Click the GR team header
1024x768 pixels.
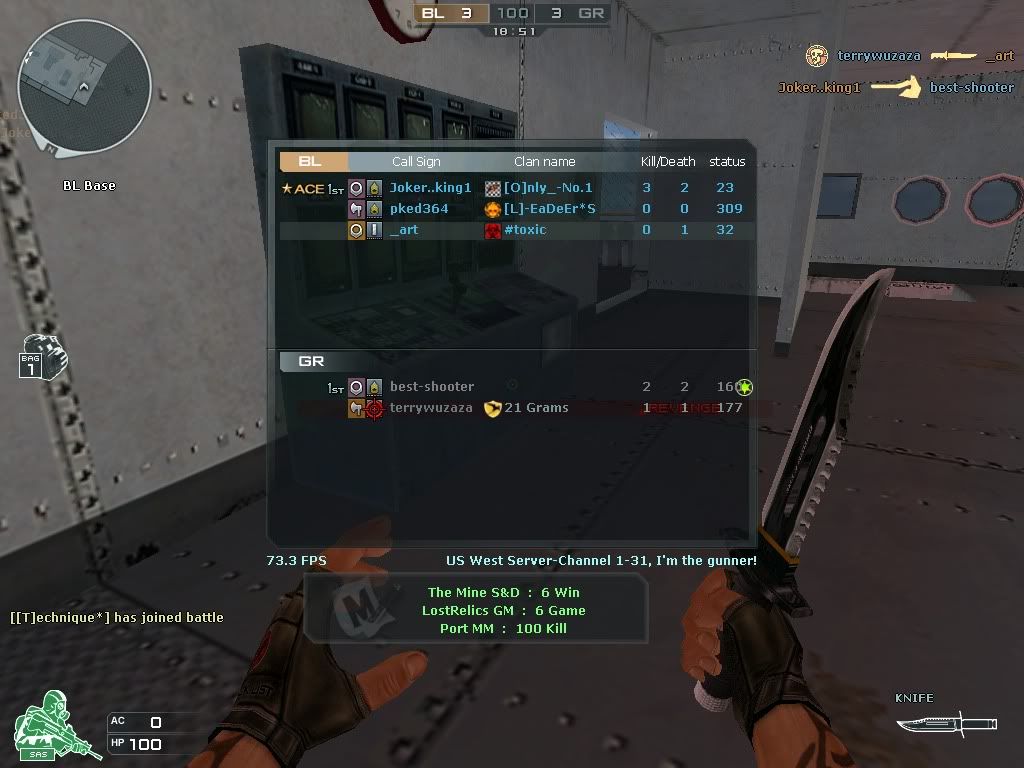(312, 361)
